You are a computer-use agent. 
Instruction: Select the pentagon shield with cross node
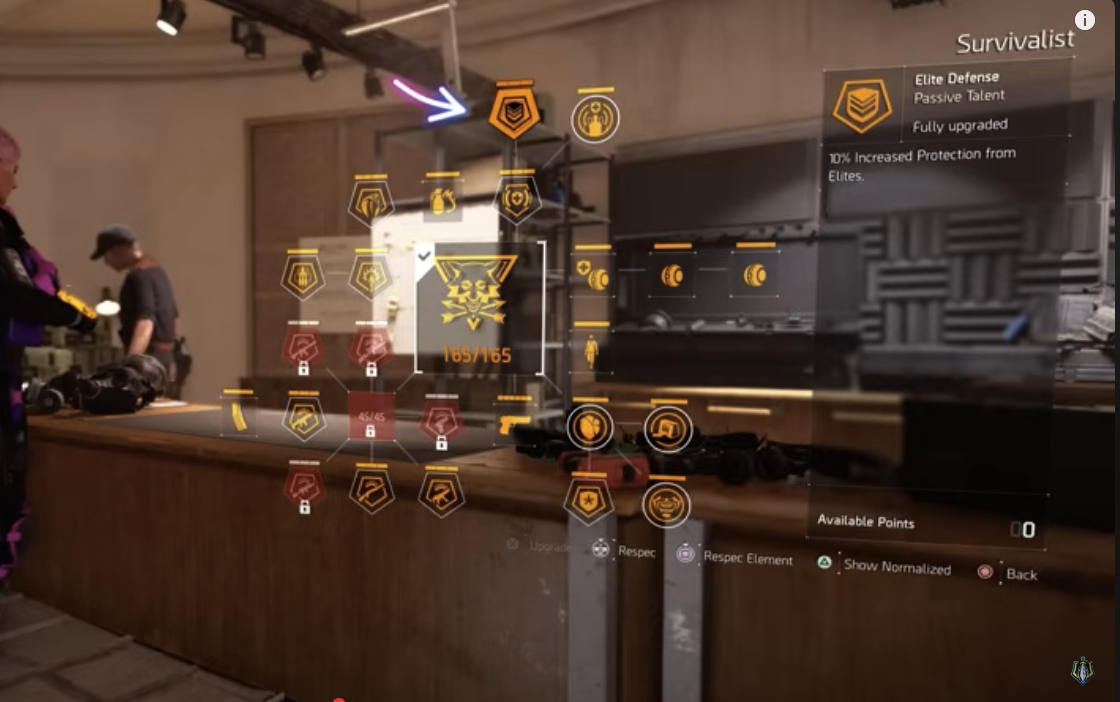[518, 199]
